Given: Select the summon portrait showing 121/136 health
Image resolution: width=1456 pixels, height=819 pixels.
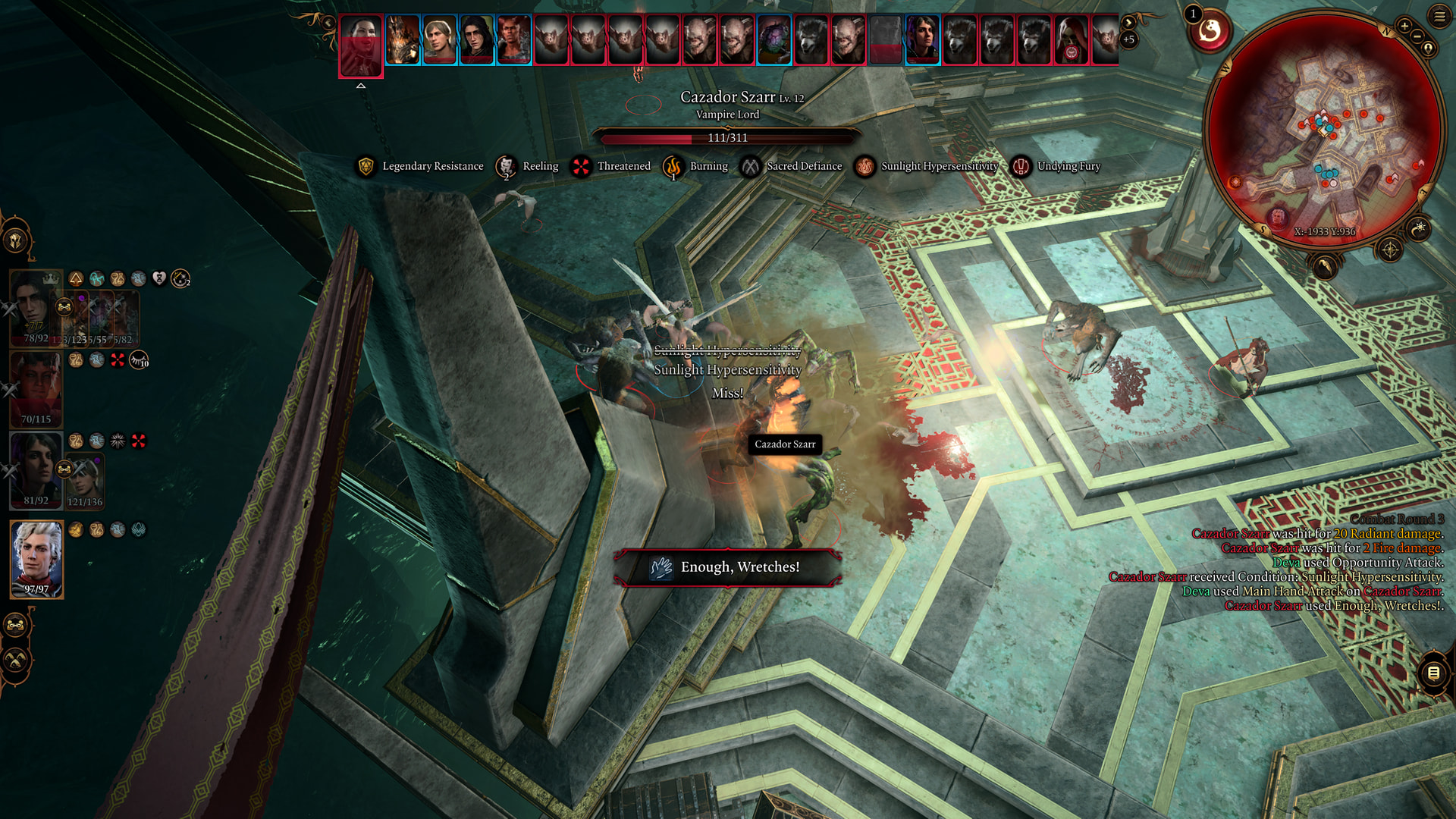Looking at the screenshot, I should point(85,480).
